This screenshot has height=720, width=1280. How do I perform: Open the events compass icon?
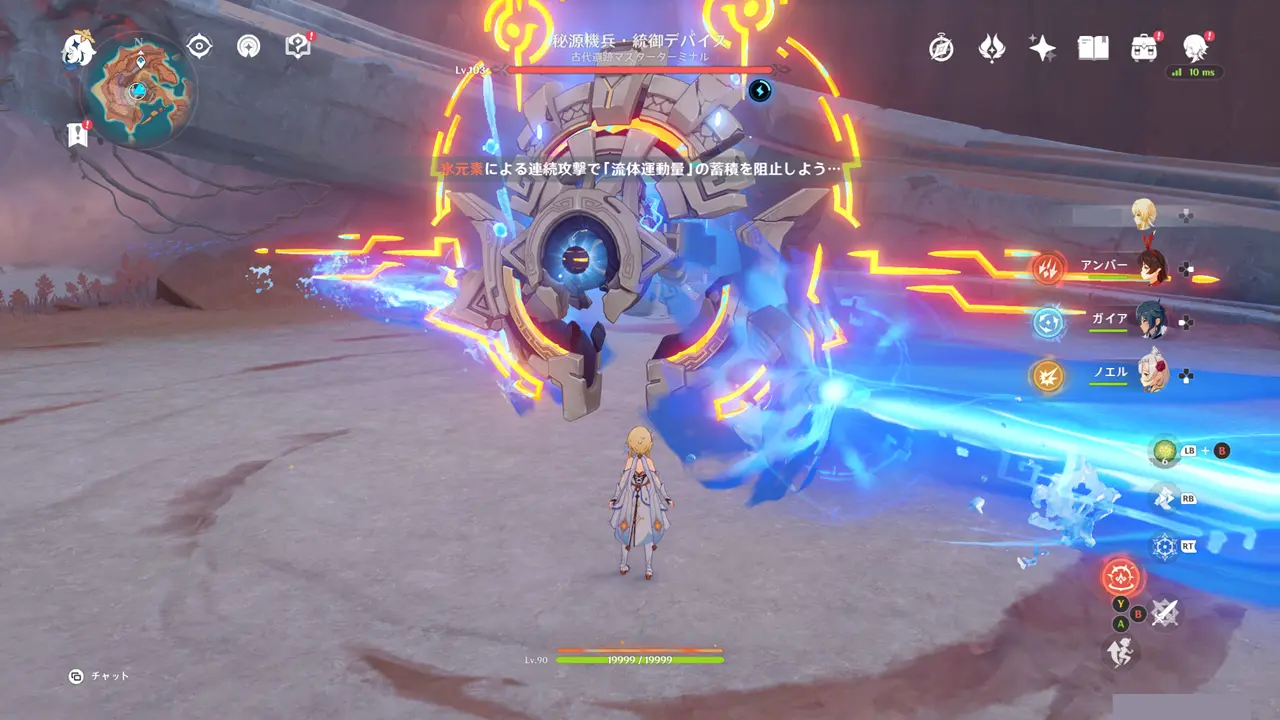pos(941,48)
